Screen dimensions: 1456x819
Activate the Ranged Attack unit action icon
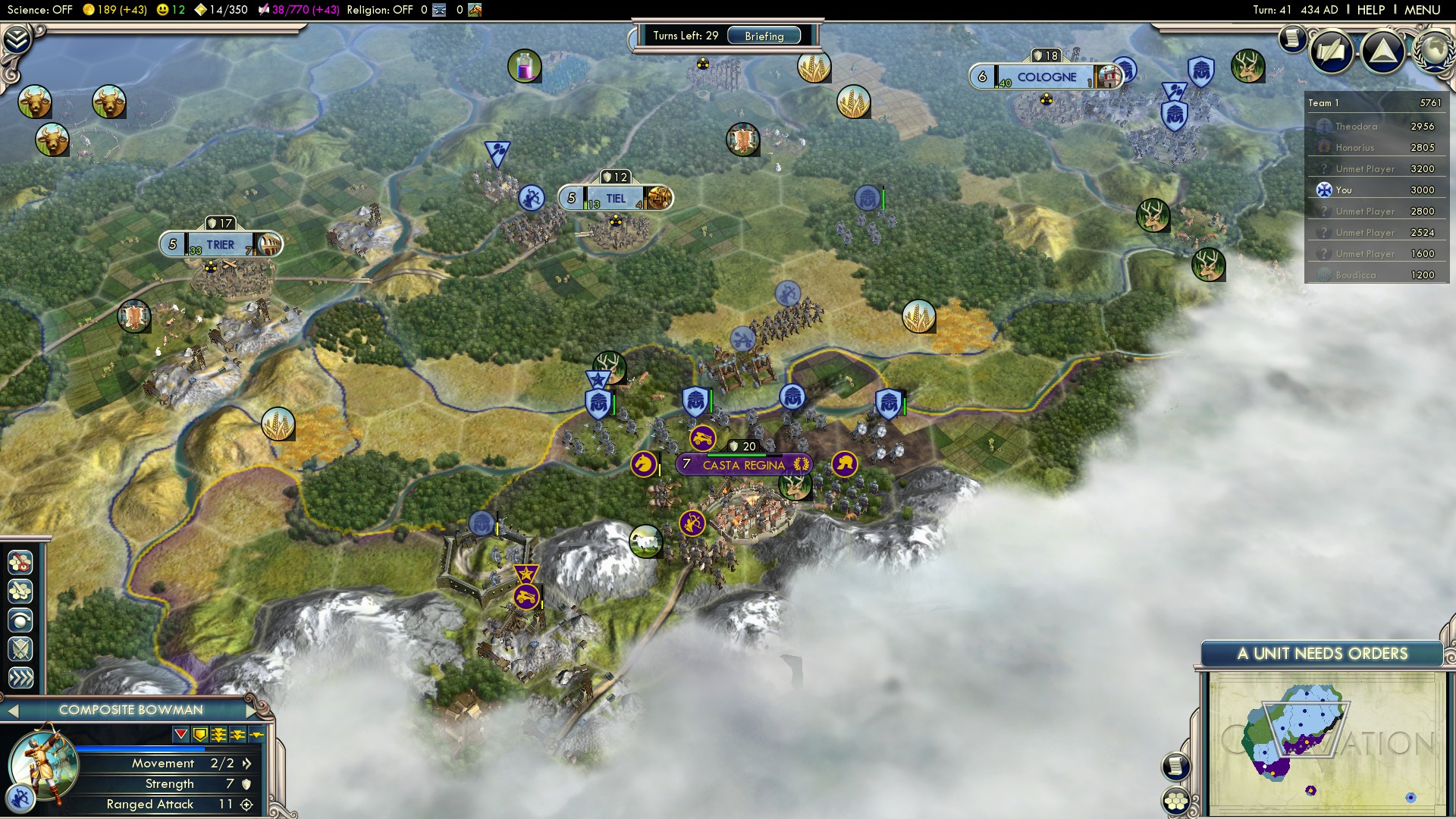pyautogui.click(x=20, y=563)
